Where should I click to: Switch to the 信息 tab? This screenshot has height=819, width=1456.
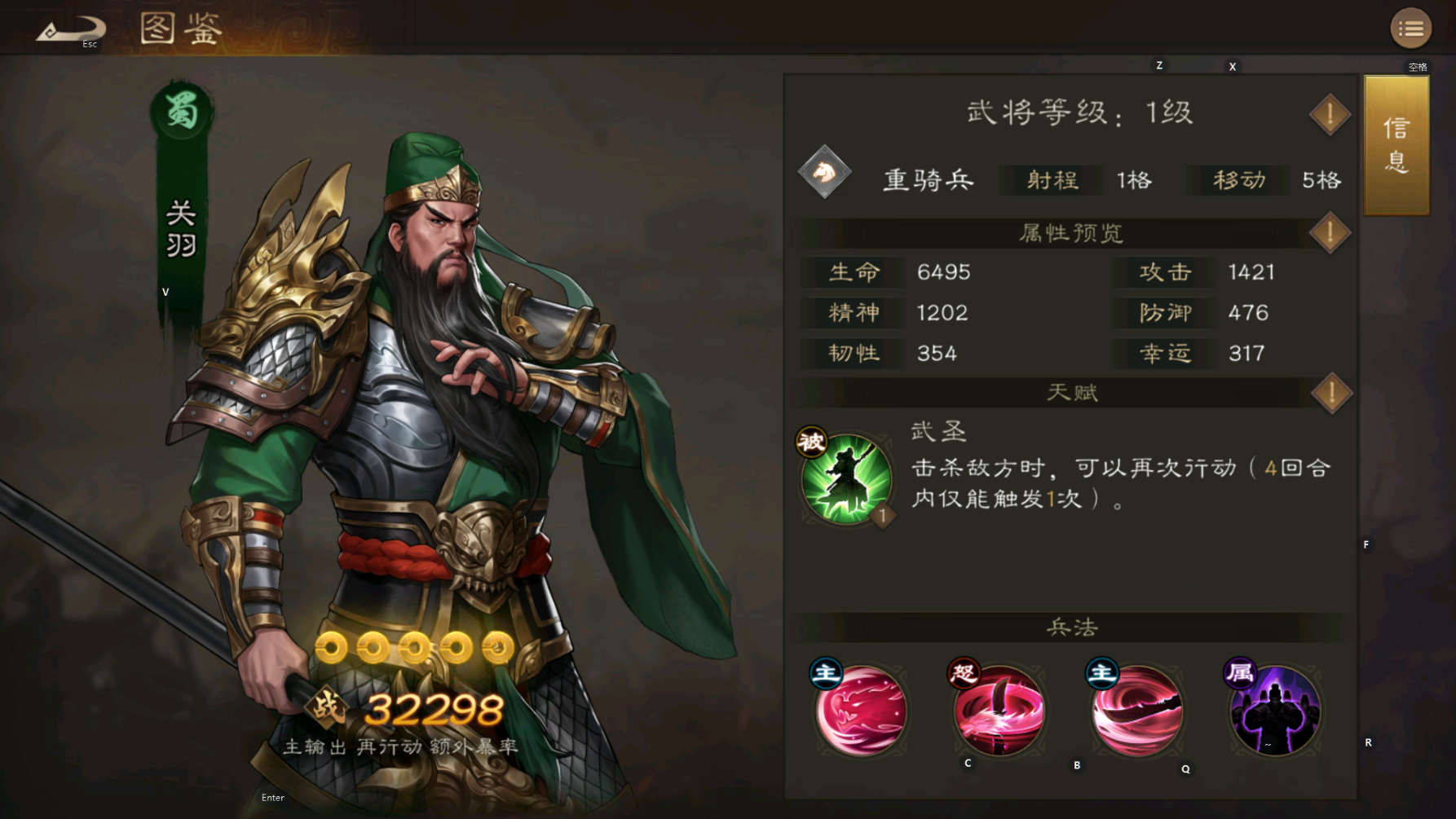tap(1396, 145)
